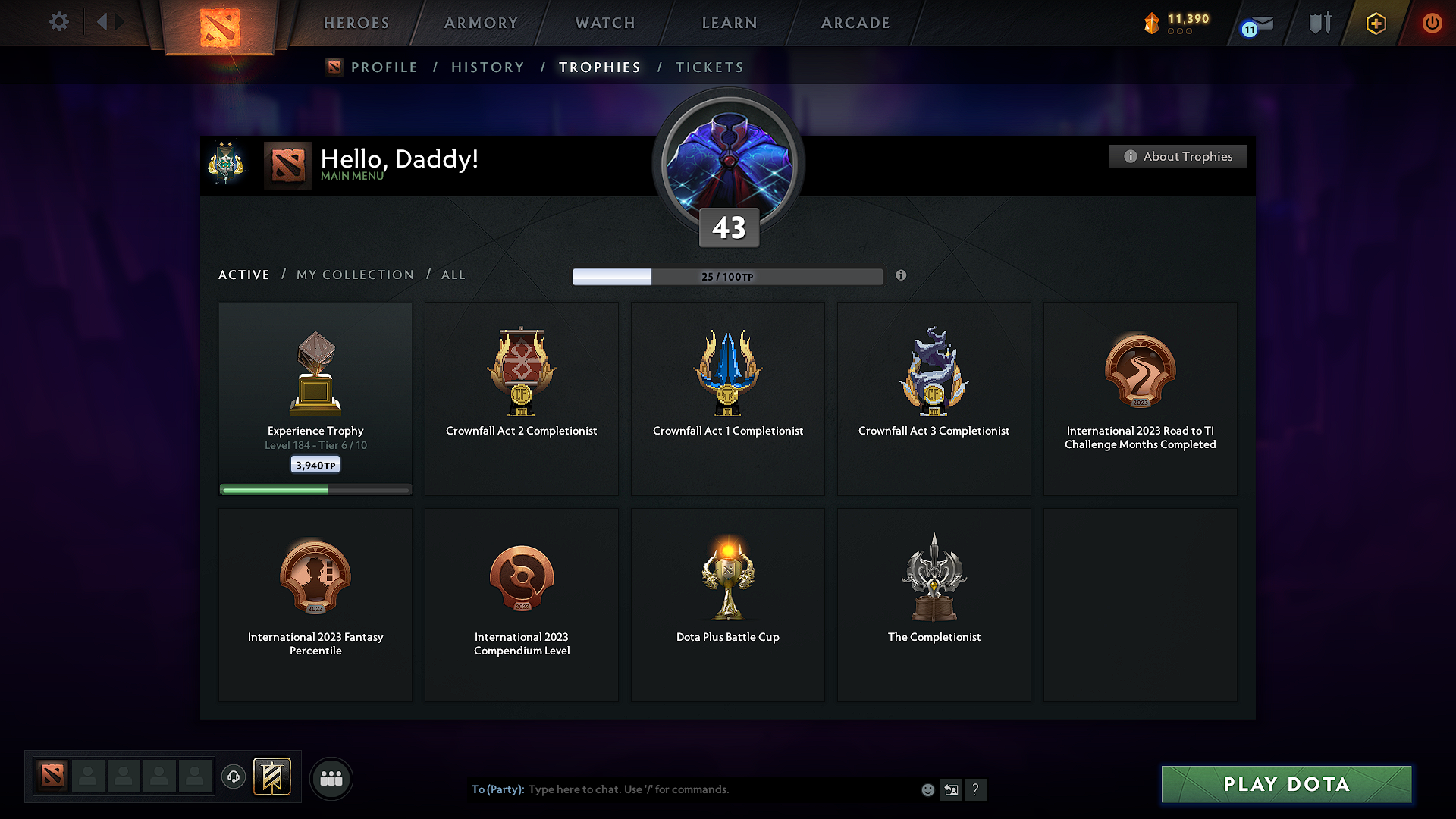
Task: Open the notifications mail icon
Action: coord(1257,24)
